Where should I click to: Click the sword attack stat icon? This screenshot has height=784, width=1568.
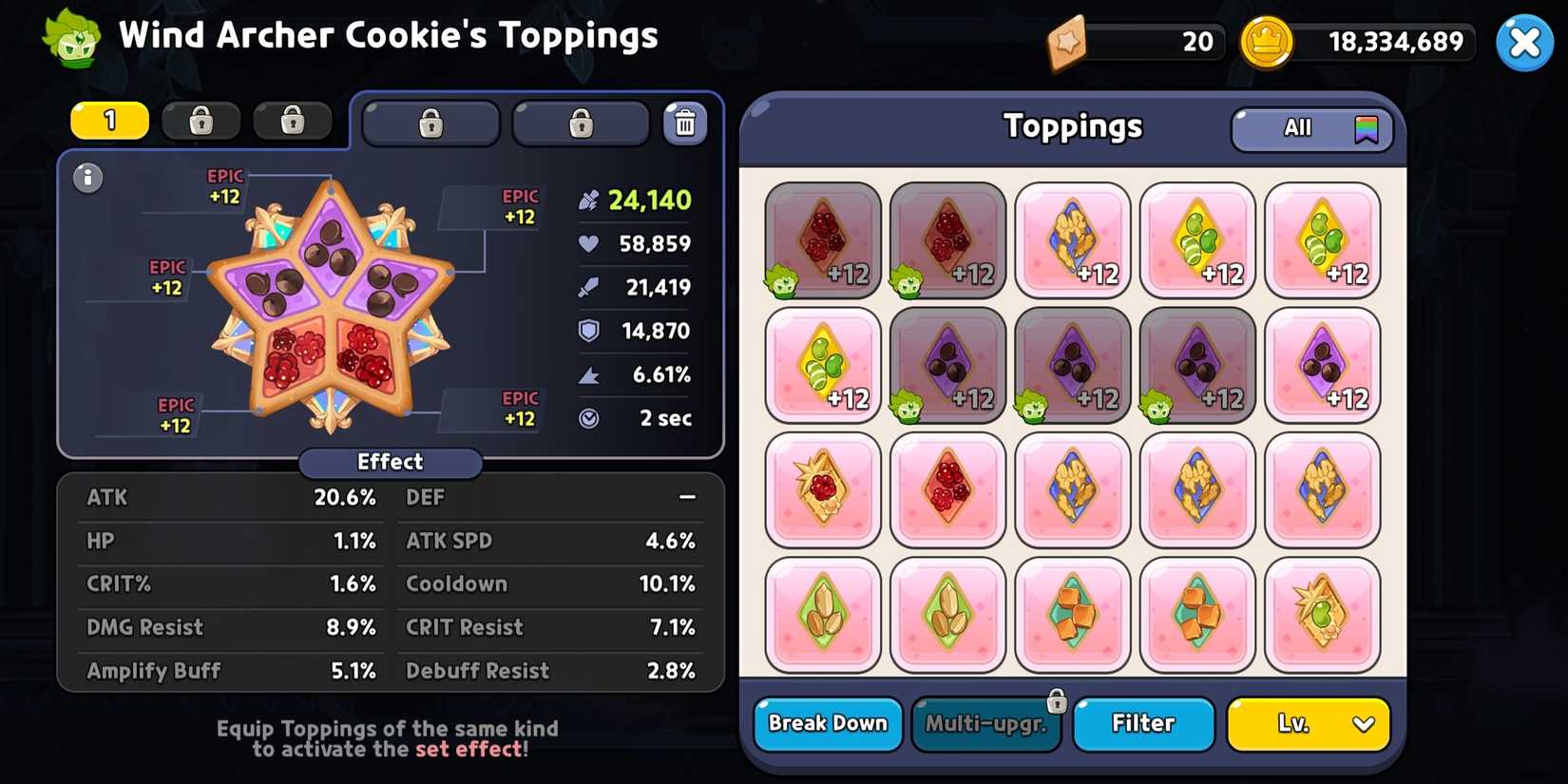[589, 287]
